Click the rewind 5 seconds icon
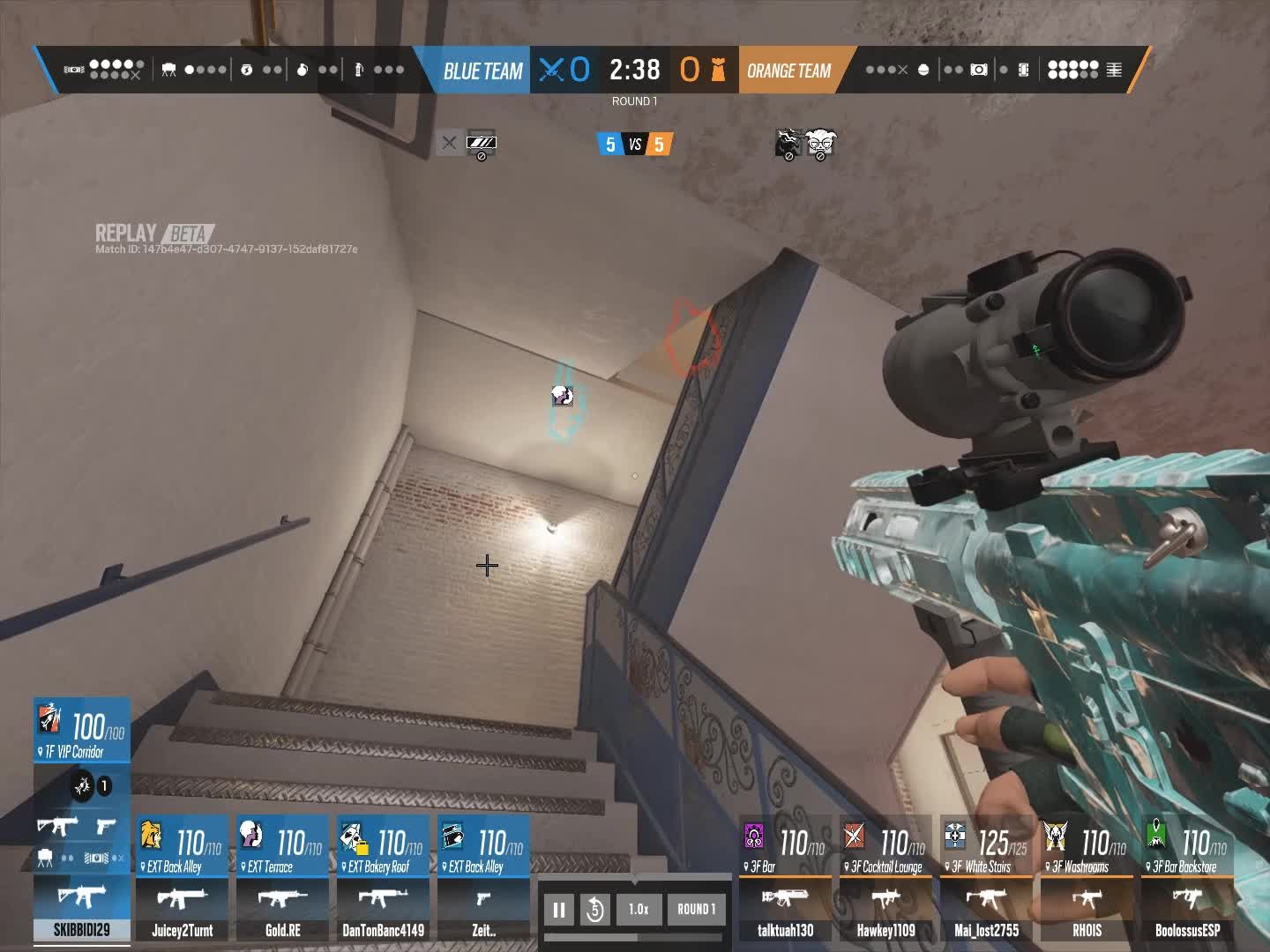Viewport: 1270px width, 952px height. [596, 910]
